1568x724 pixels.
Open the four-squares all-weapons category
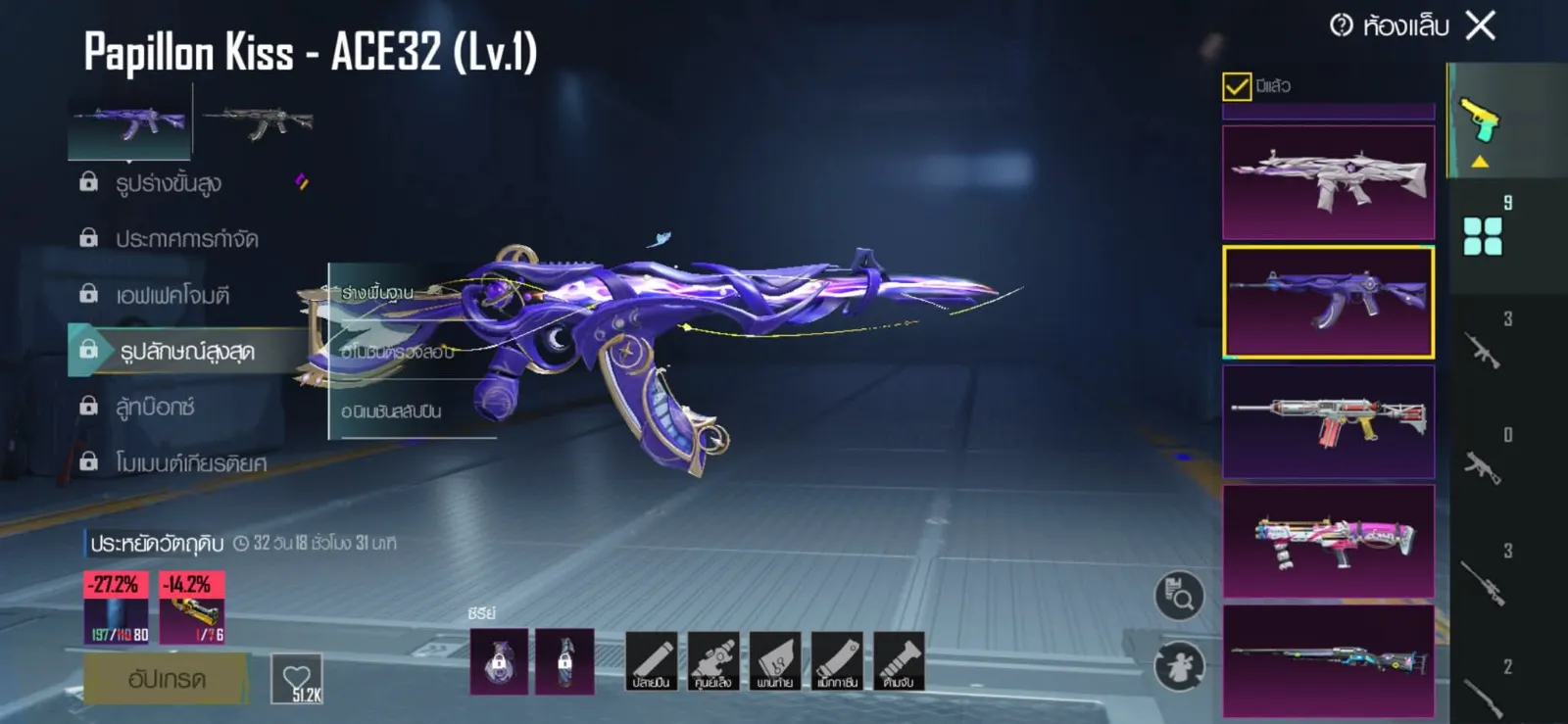[1482, 236]
